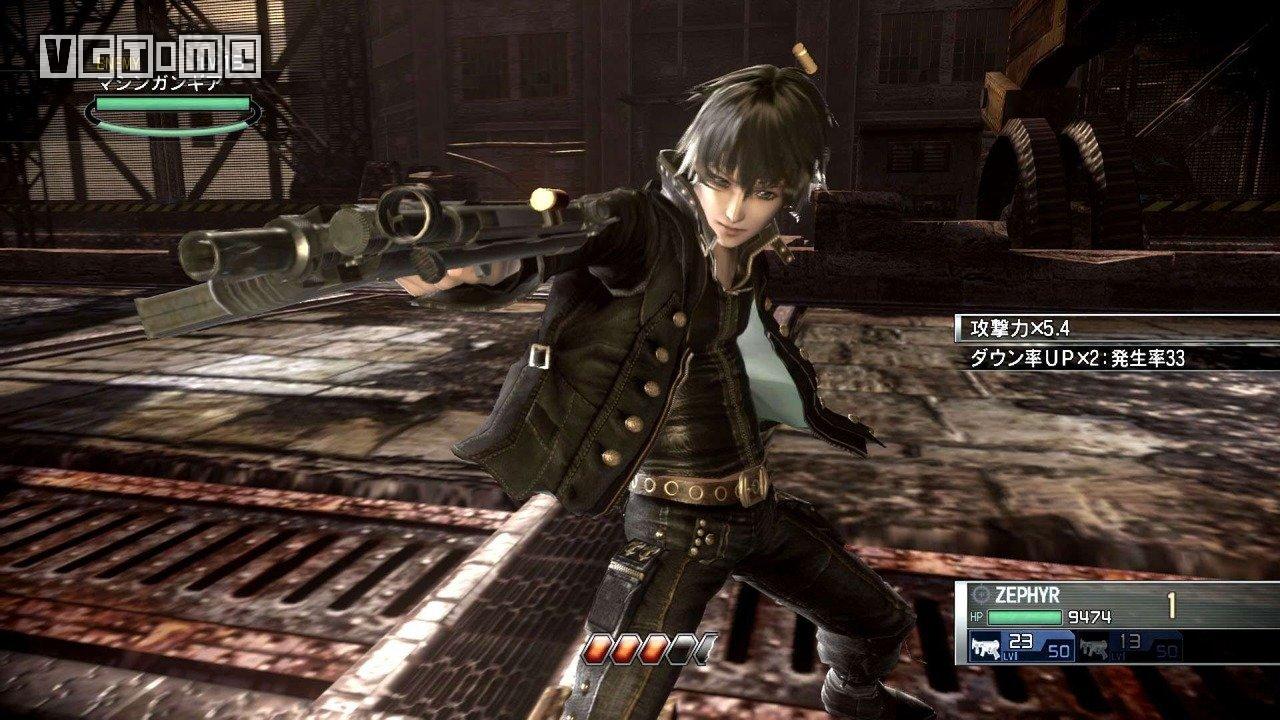Select the ZEPHYR character panel
The image size is (1280, 720).
click(1115, 606)
